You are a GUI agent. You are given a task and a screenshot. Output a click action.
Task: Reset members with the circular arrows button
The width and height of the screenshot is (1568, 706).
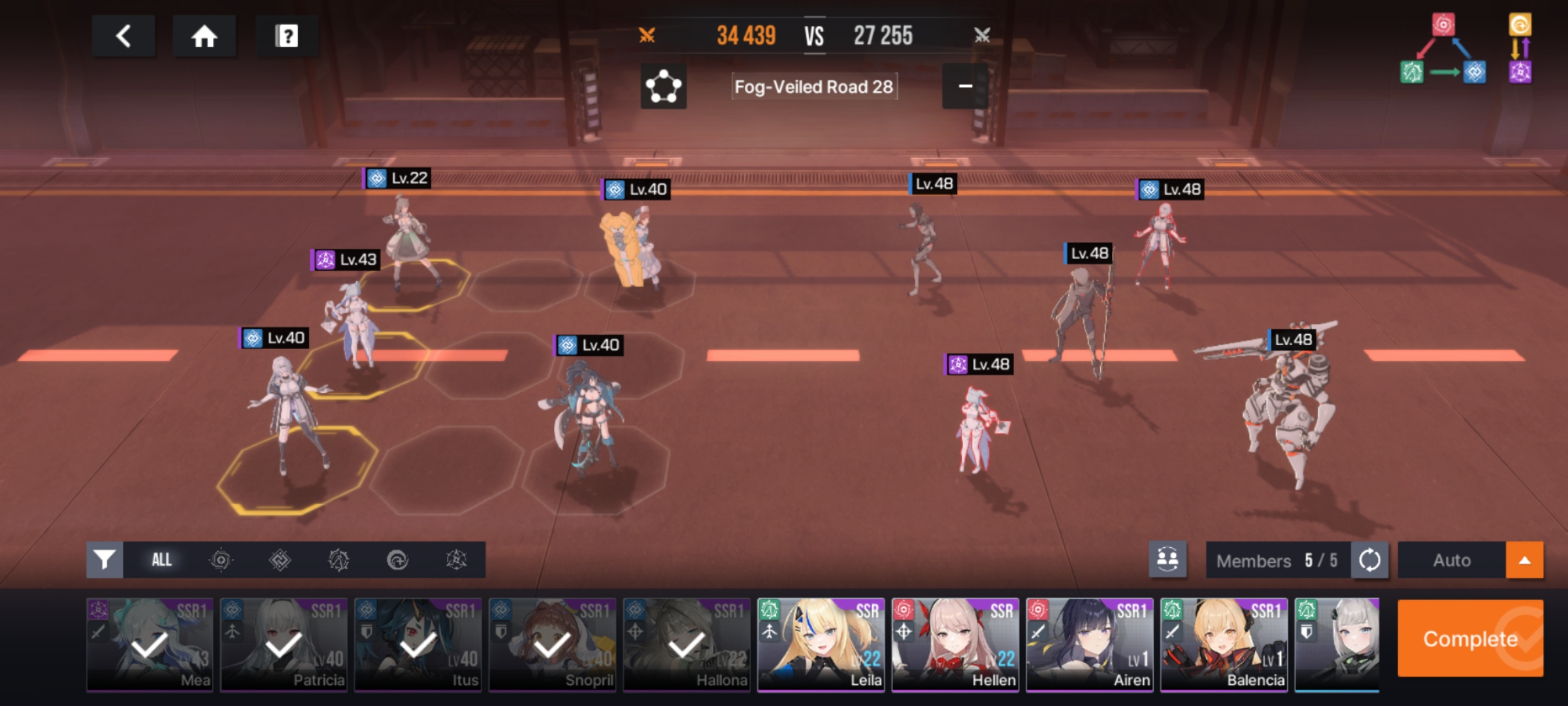coord(1369,560)
